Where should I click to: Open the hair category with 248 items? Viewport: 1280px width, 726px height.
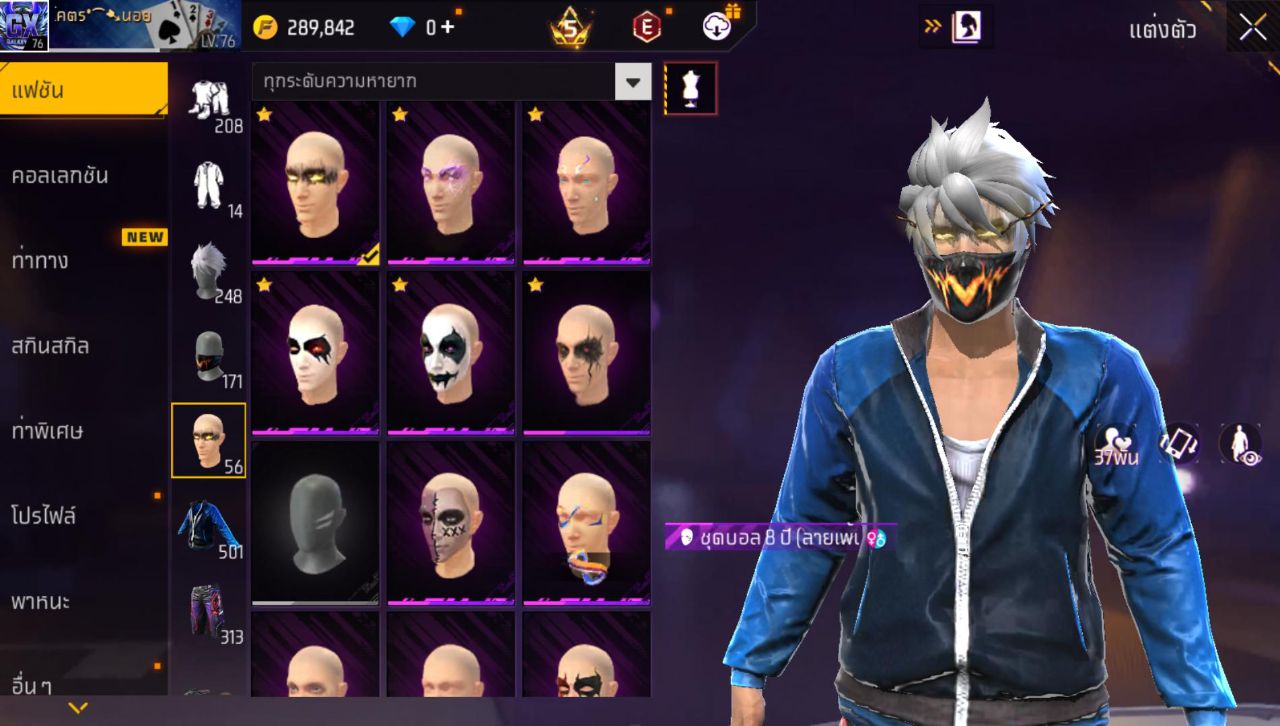[x=210, y=260]
